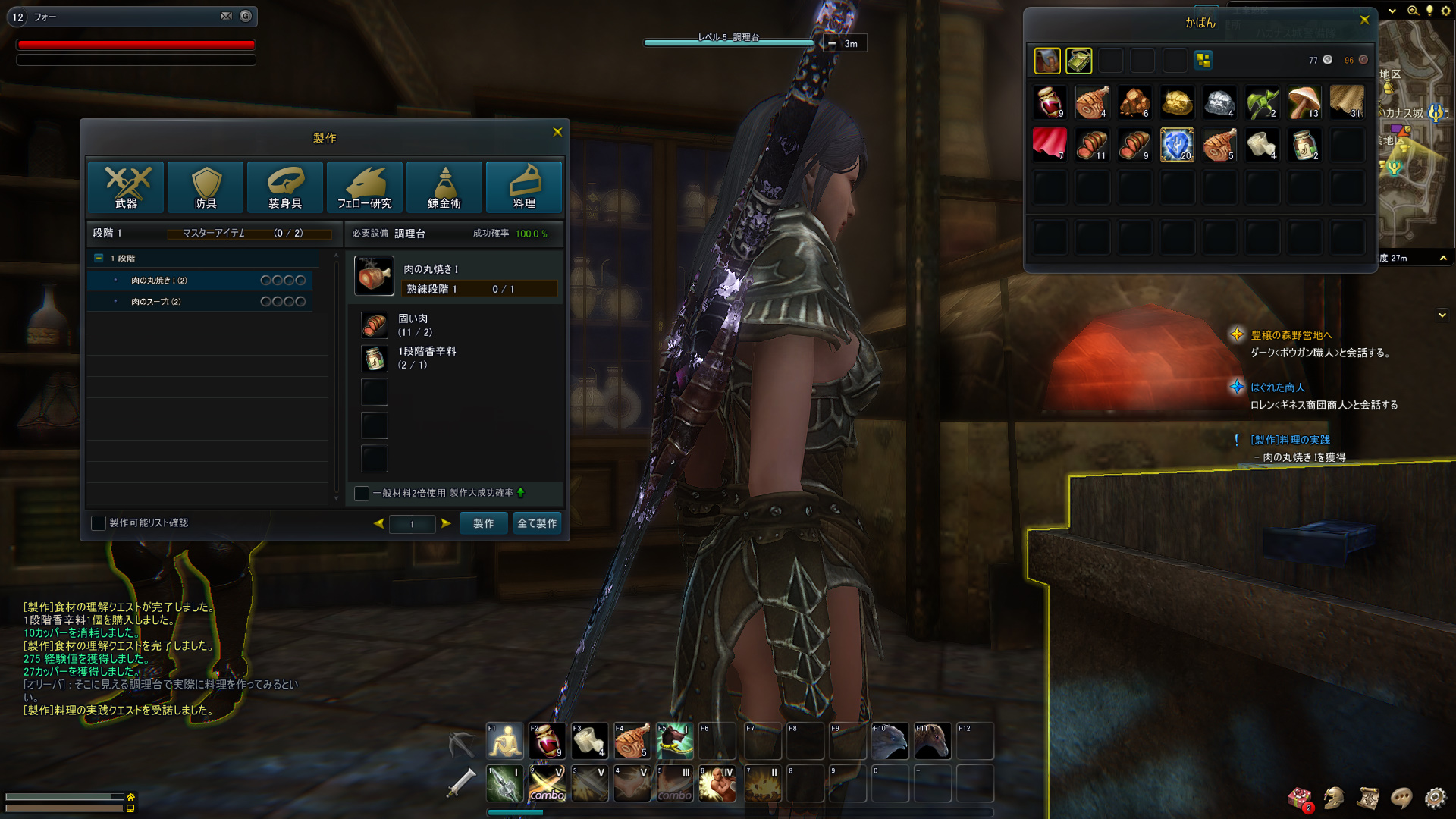The height and width of the screenshot is (819, 1456).
Task: Open the settings gear icon
Action: tap(1435, 798)
